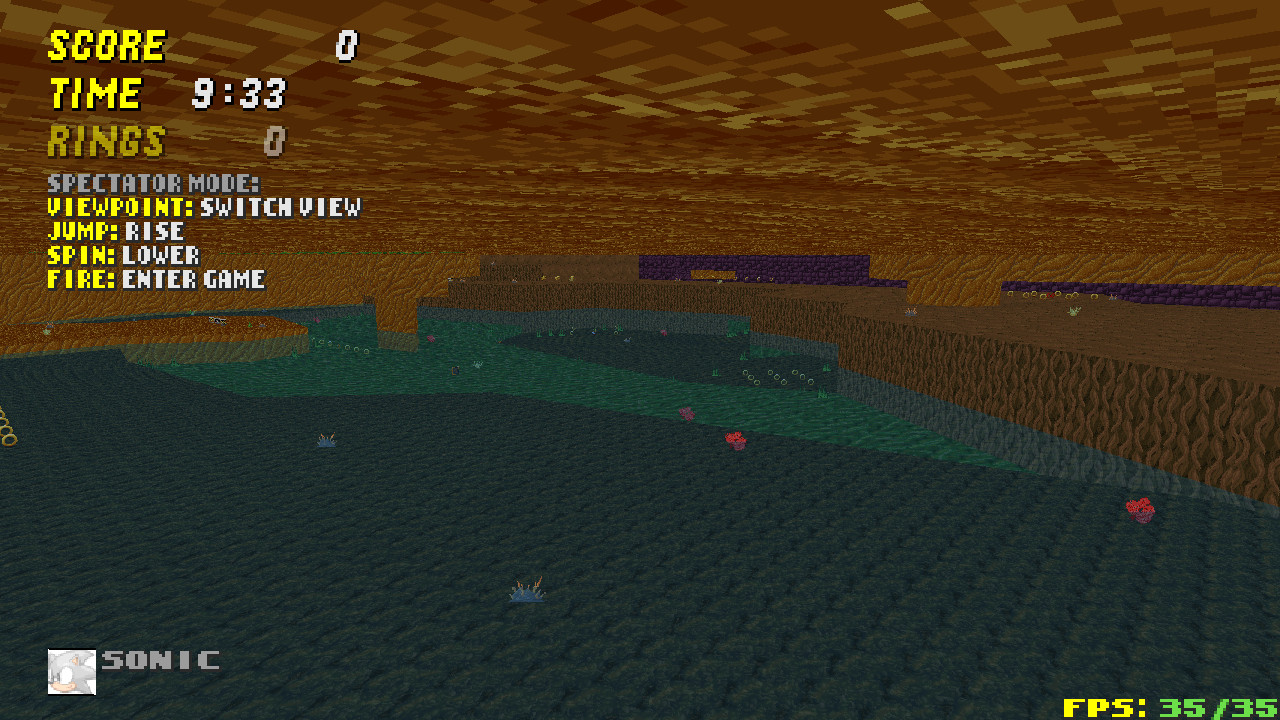Image resolution: width=1280 pixels, height=720 pixels.
Task: Select the SCORE counter label
Action: (x=105, y=45)
